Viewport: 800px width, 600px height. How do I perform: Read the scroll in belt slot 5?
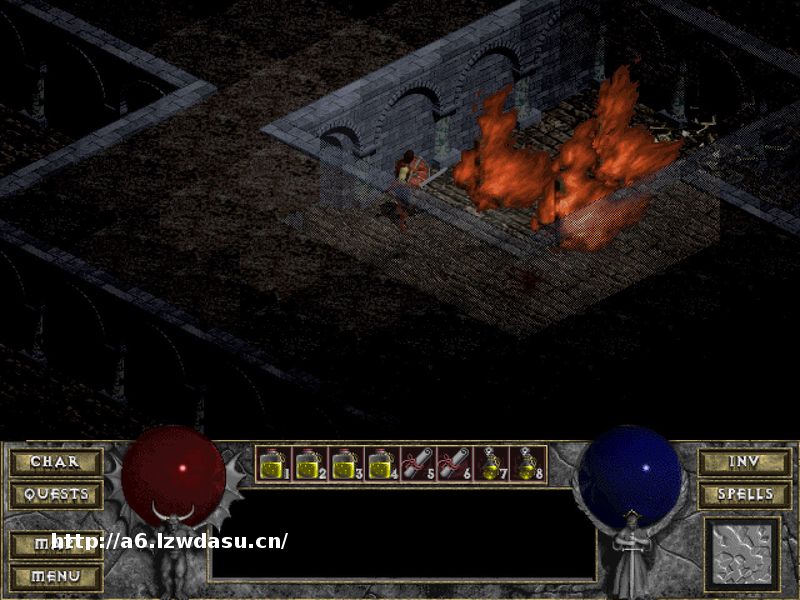(416, 464)
